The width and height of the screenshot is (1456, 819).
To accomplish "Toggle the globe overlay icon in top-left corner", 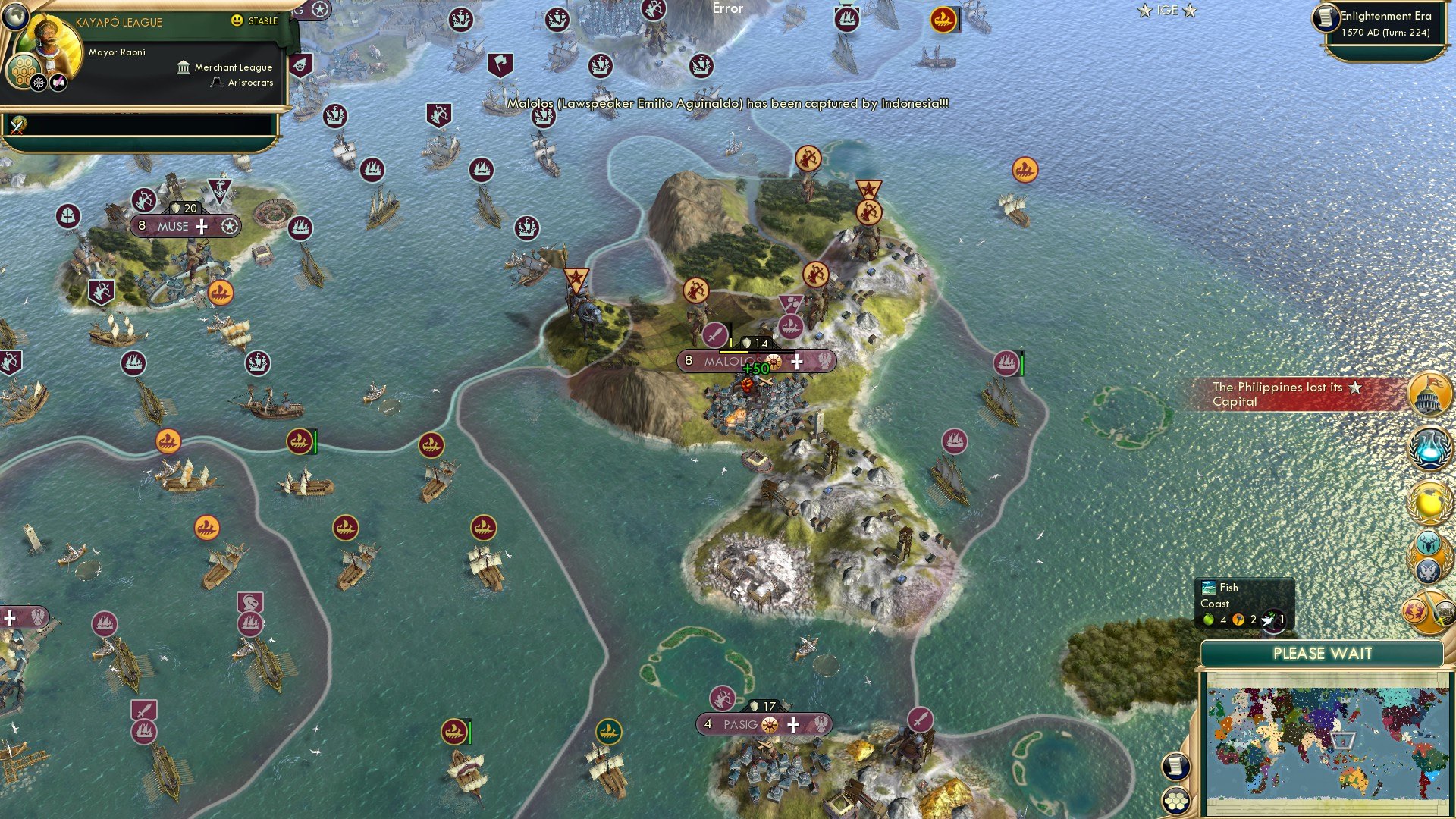I will coord(15,17).
